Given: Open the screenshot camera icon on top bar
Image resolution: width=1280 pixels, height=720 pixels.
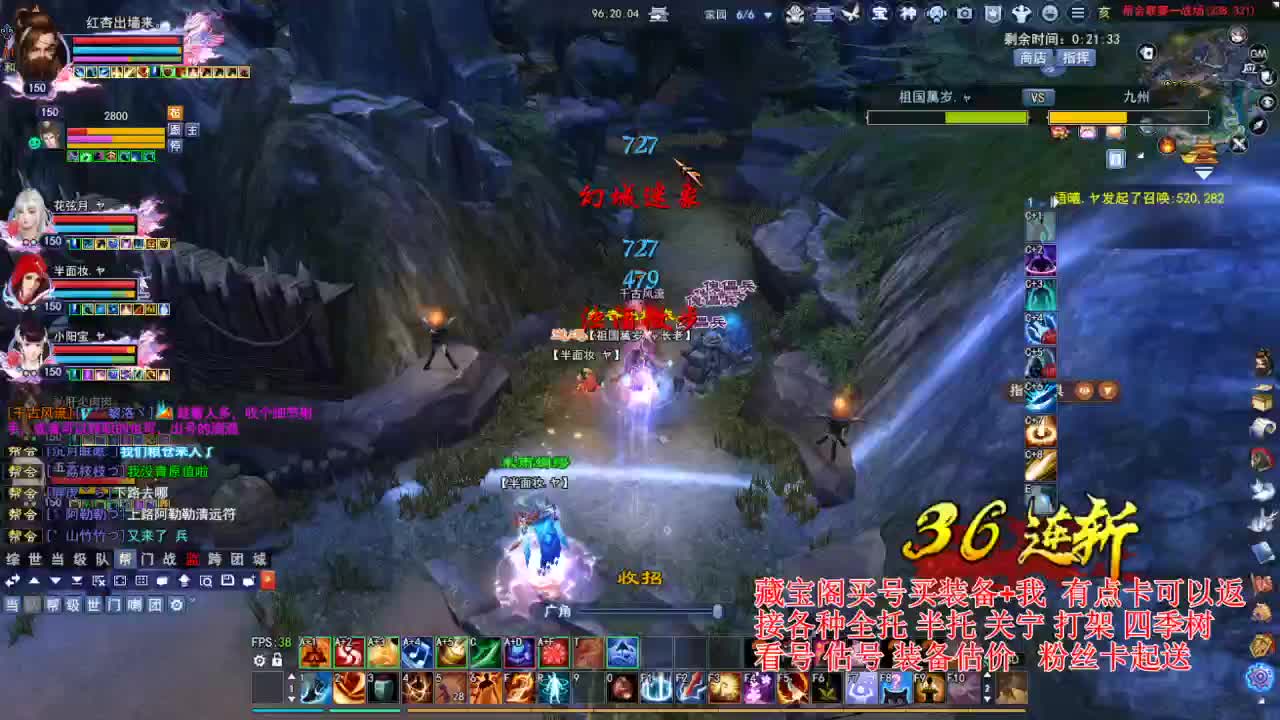Looking at the screenshot, I should pyautogui.click(x=963, y=13).
